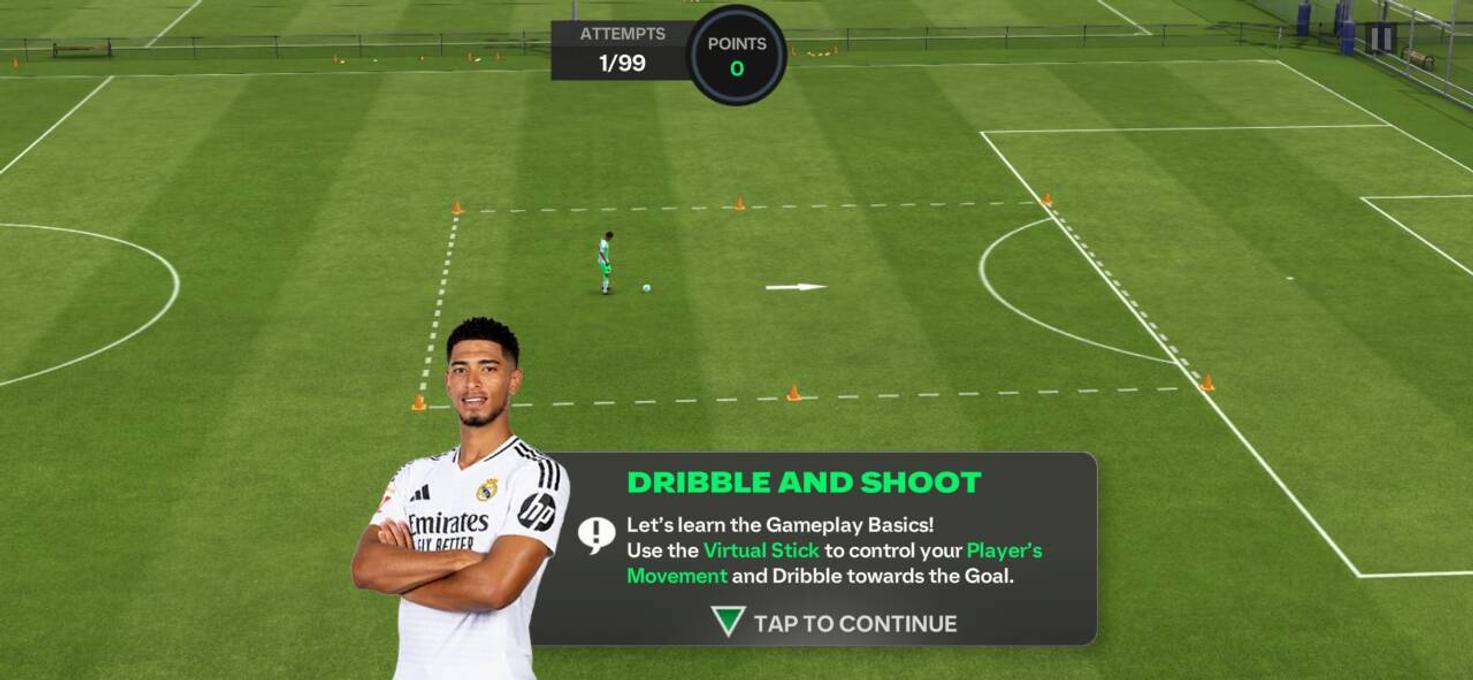The image size is (1473, 680).
Task: Tap to continue the tutorial dialogue
Action: (834, 623)
